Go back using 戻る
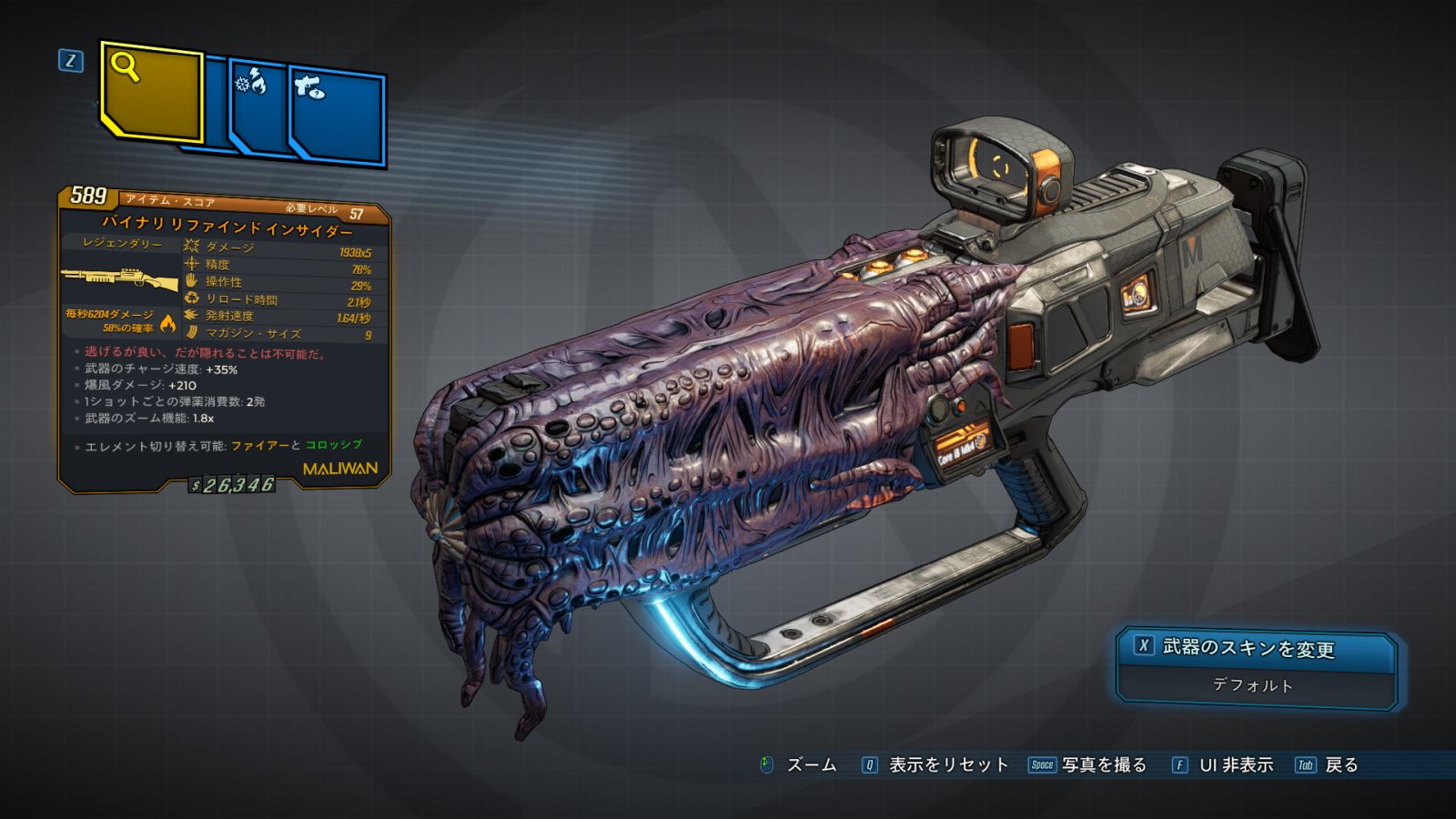 [1328, 765]
